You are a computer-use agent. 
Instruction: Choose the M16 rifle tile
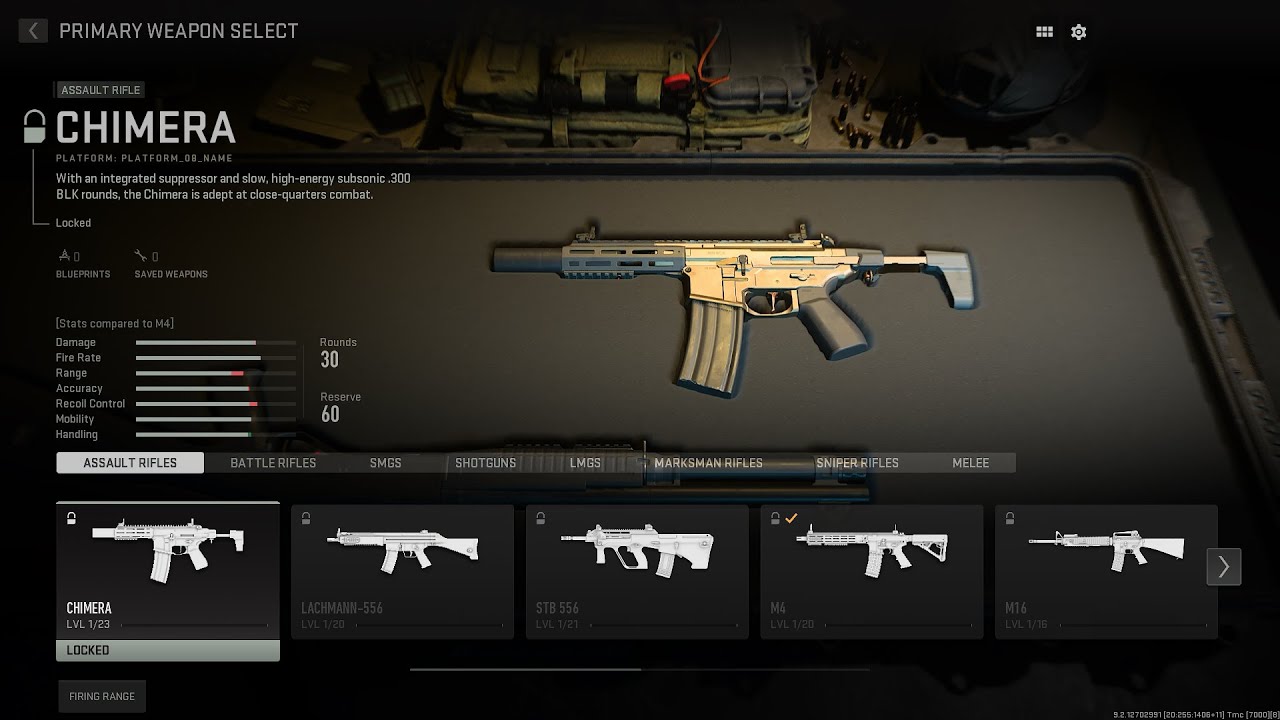click(x=1100, y=571)
